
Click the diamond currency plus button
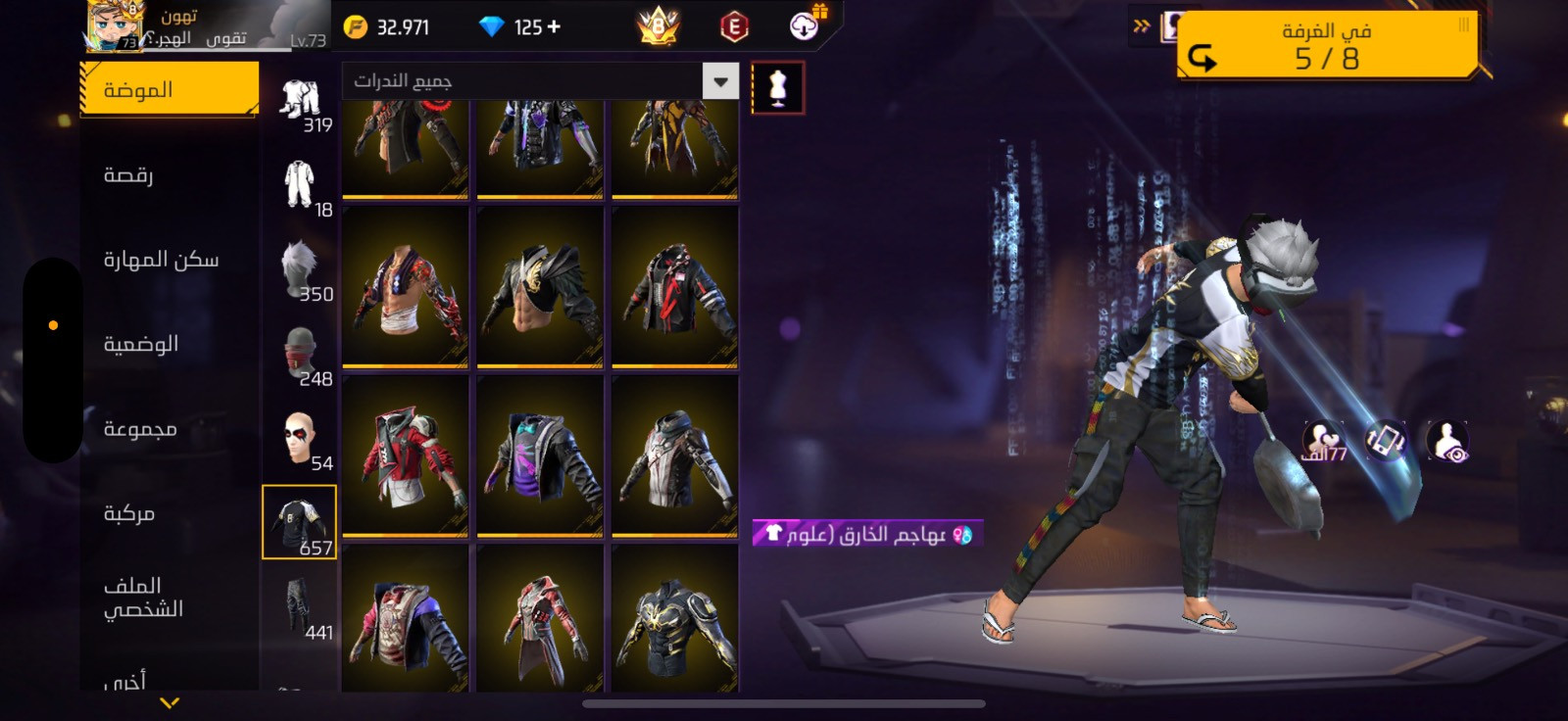point(555,27)
